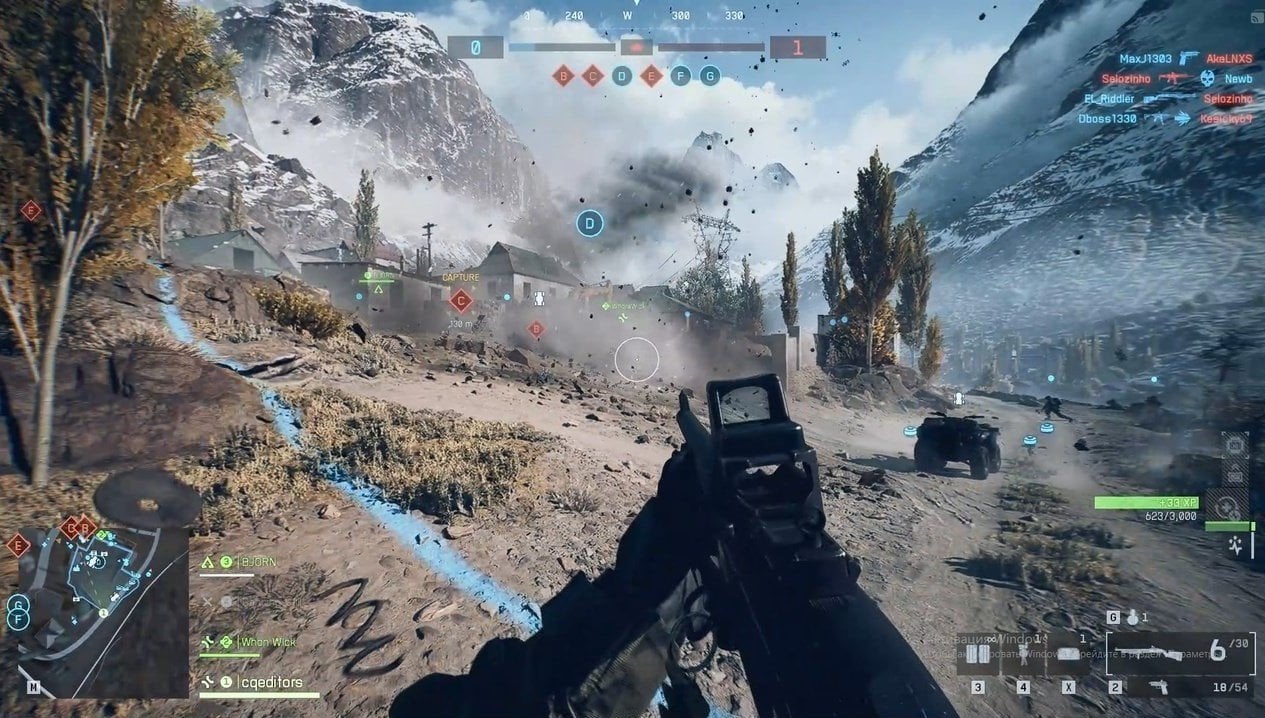The width and height of the screenshot is (1265, 718).
Task: Select the CAPTURE objective C world marker
Action: click(x=461, y=299)
